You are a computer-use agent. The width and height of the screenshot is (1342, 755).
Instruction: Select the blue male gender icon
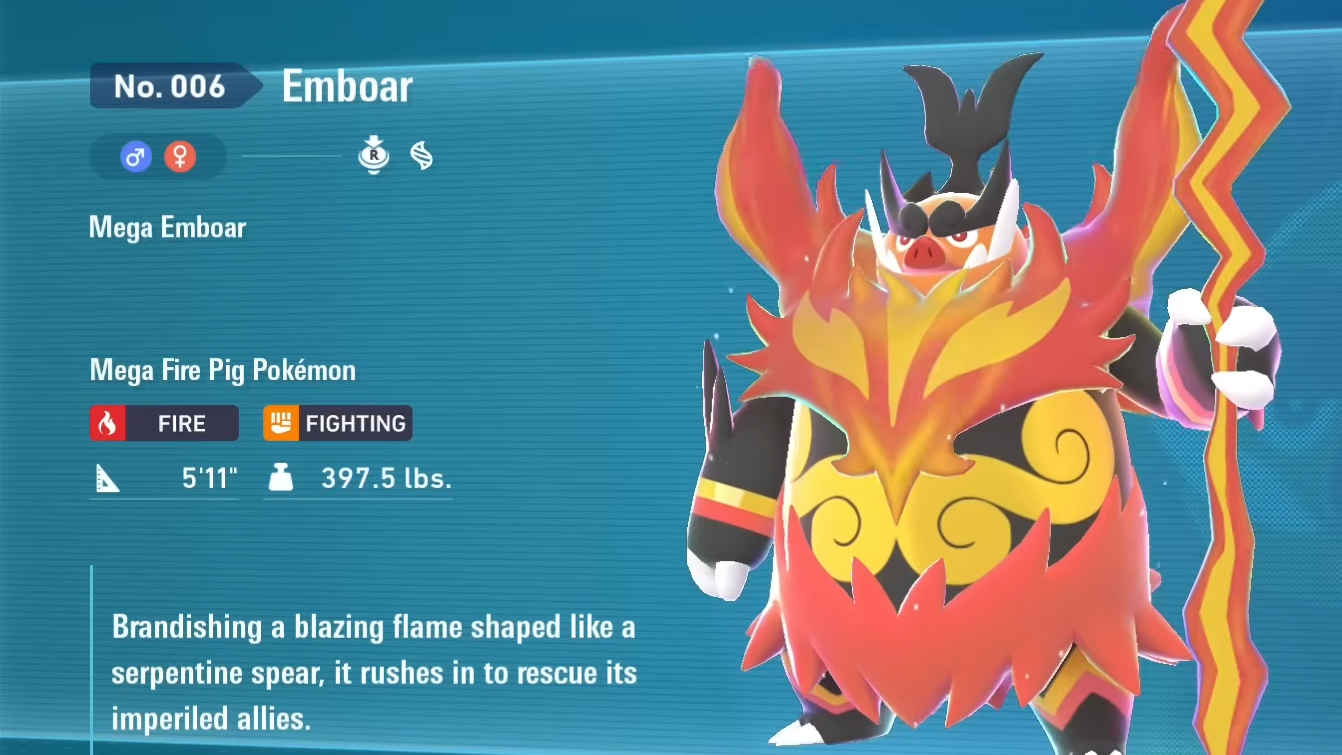(x=136, y=157)
